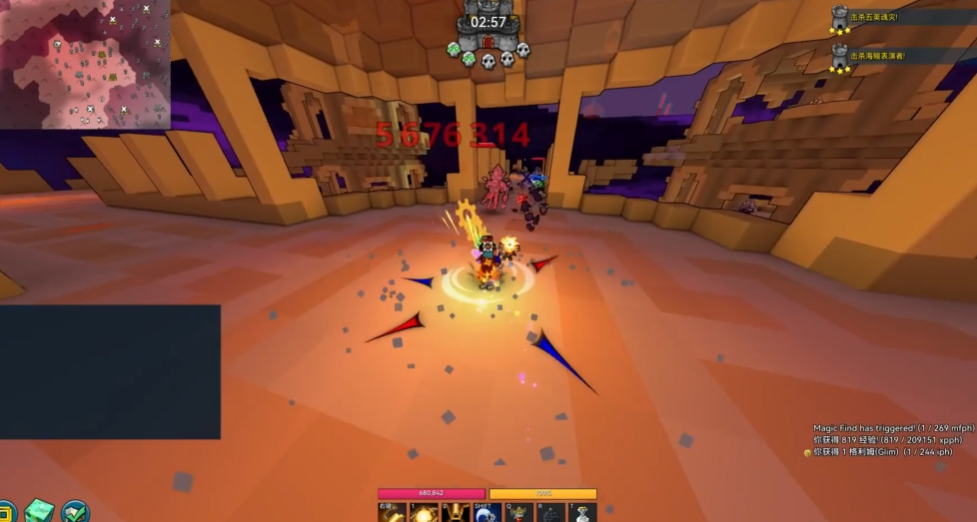
Task: Click the green cube icon
Action: click(40, 510)
